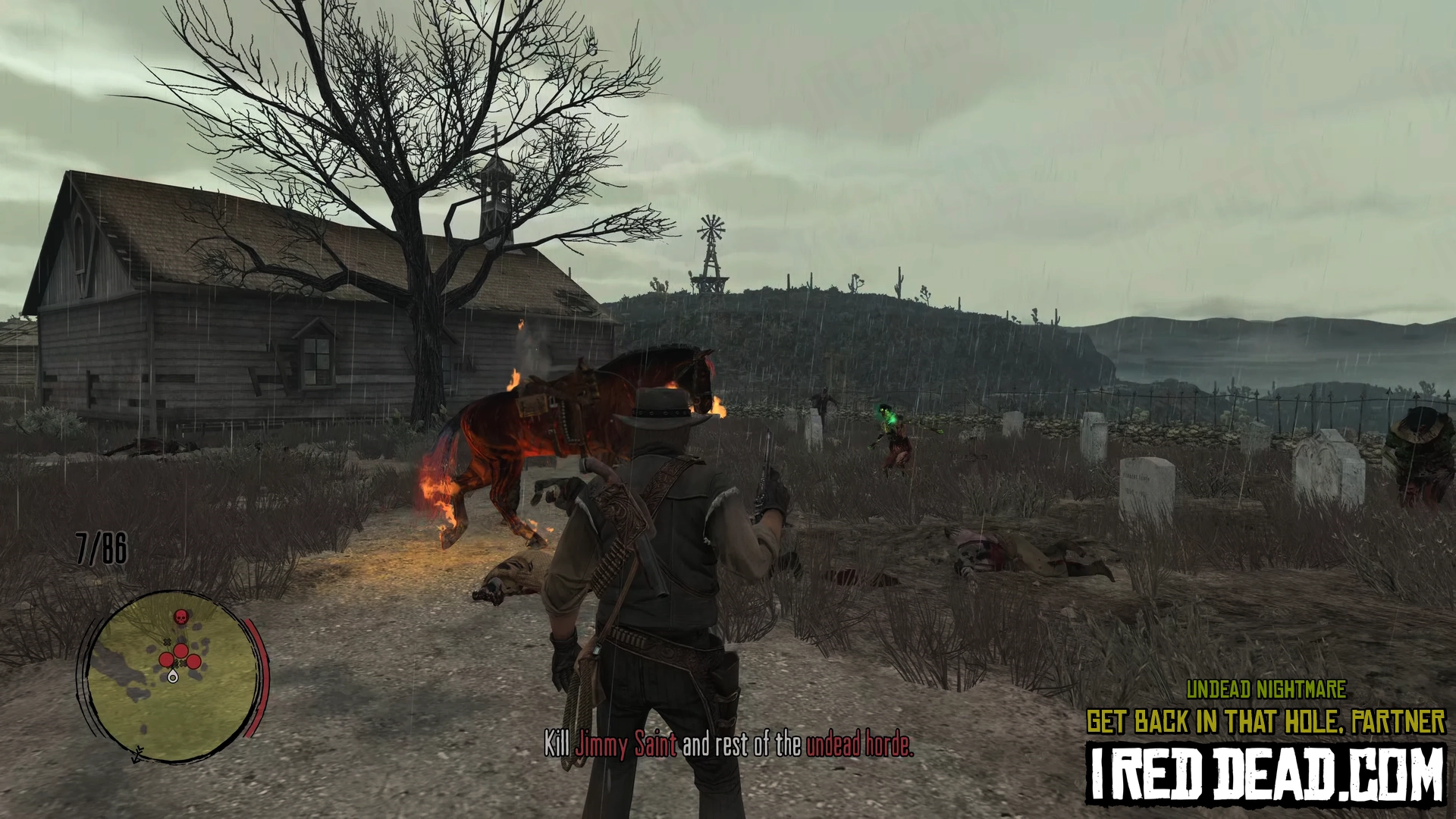Click the north arrow on minimap rim
1456x819 pixels.
tap(137, 754)
